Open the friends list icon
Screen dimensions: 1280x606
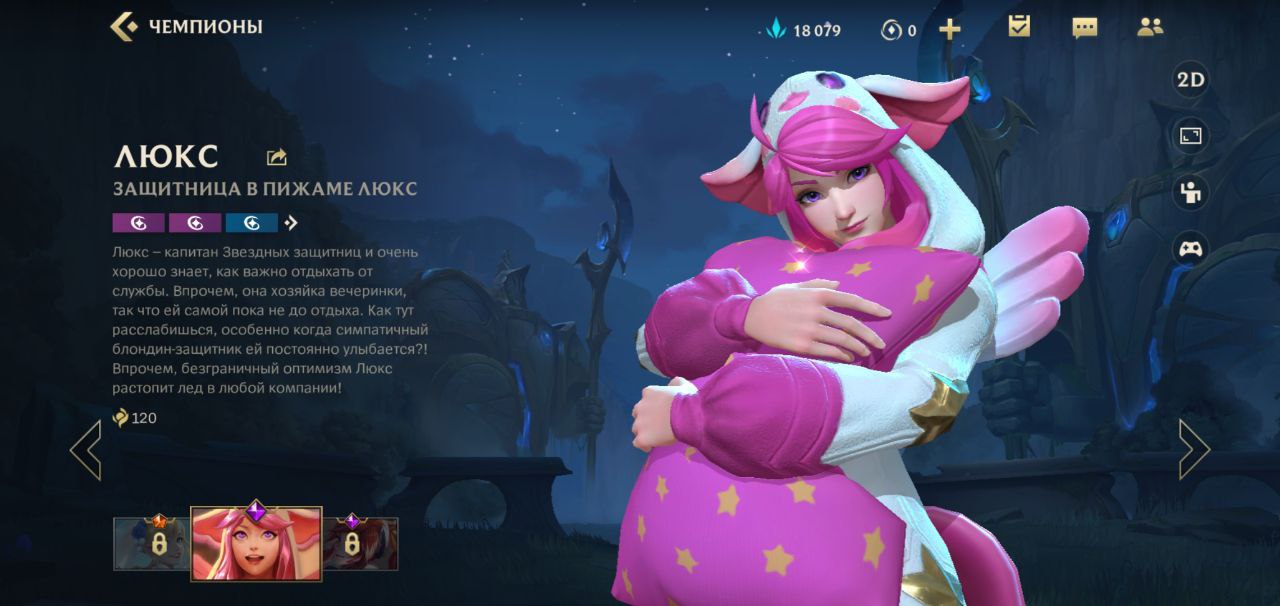pyautogui.click(x=1150, y=28)
